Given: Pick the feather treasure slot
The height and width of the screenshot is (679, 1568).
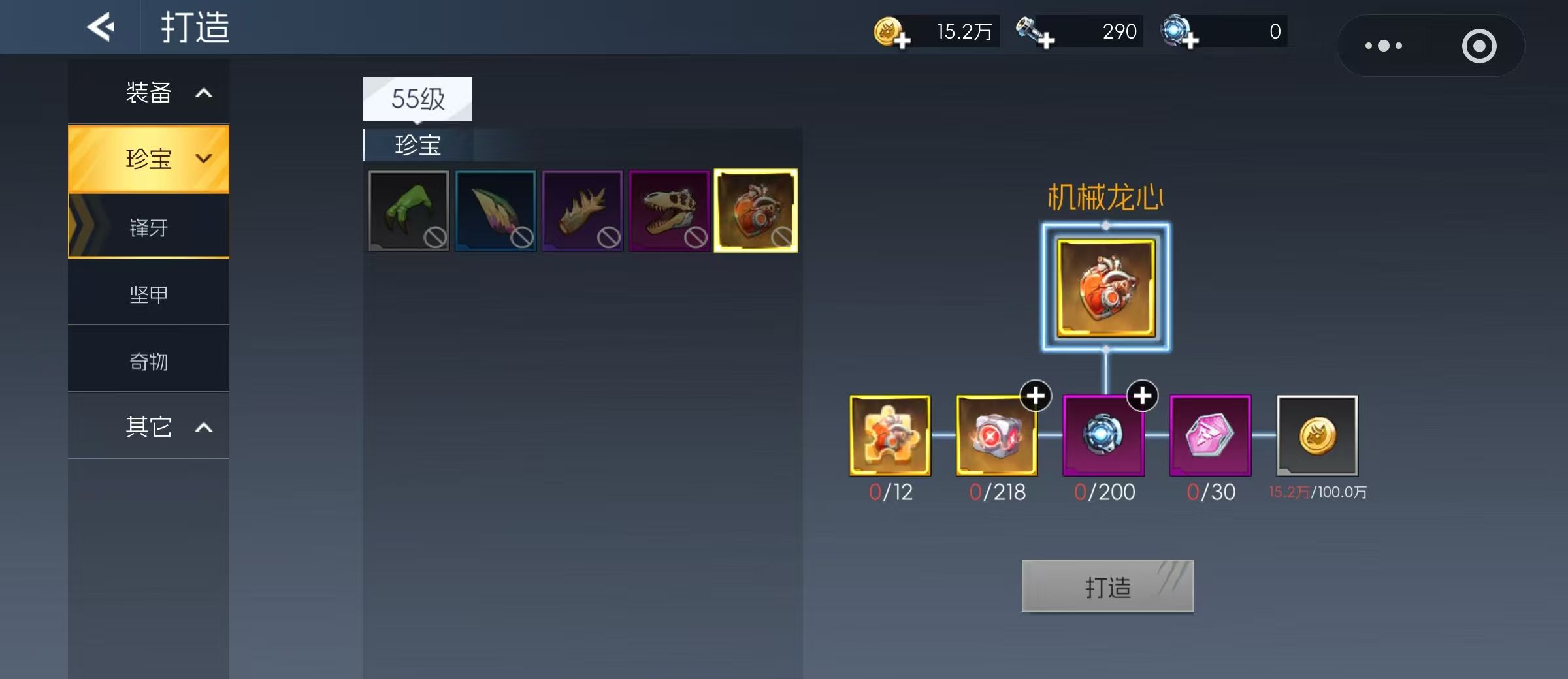Looking at the screenshot, I should [x=495, y=210].
